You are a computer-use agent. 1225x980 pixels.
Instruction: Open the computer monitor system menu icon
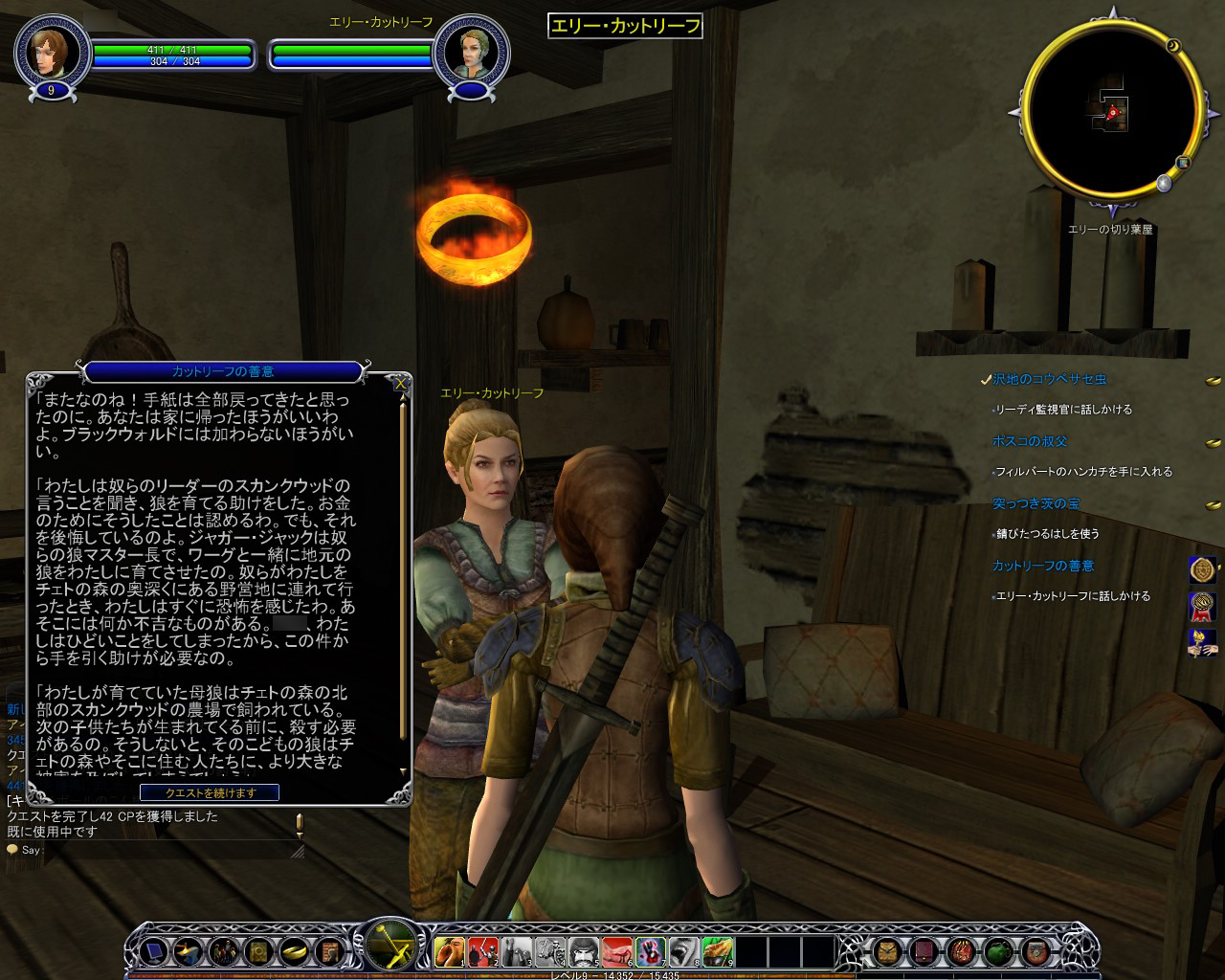coord(154,951)
